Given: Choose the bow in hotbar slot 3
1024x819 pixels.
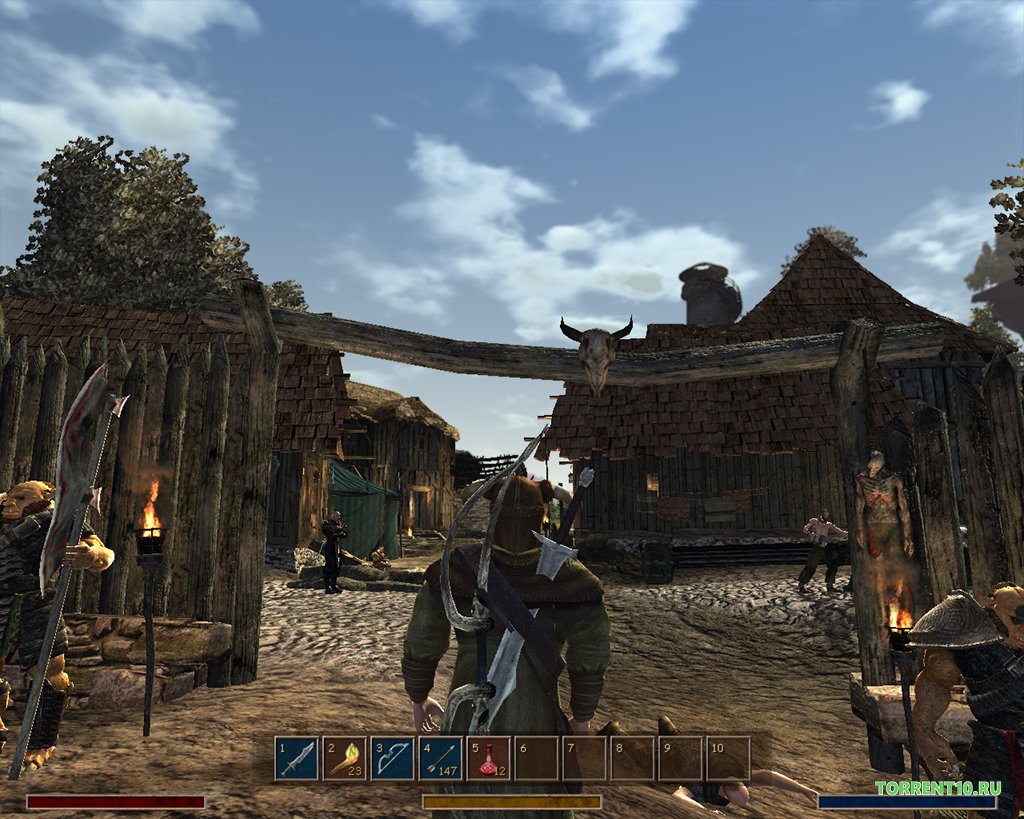Looking at the screenshot, I should (393, 759).
